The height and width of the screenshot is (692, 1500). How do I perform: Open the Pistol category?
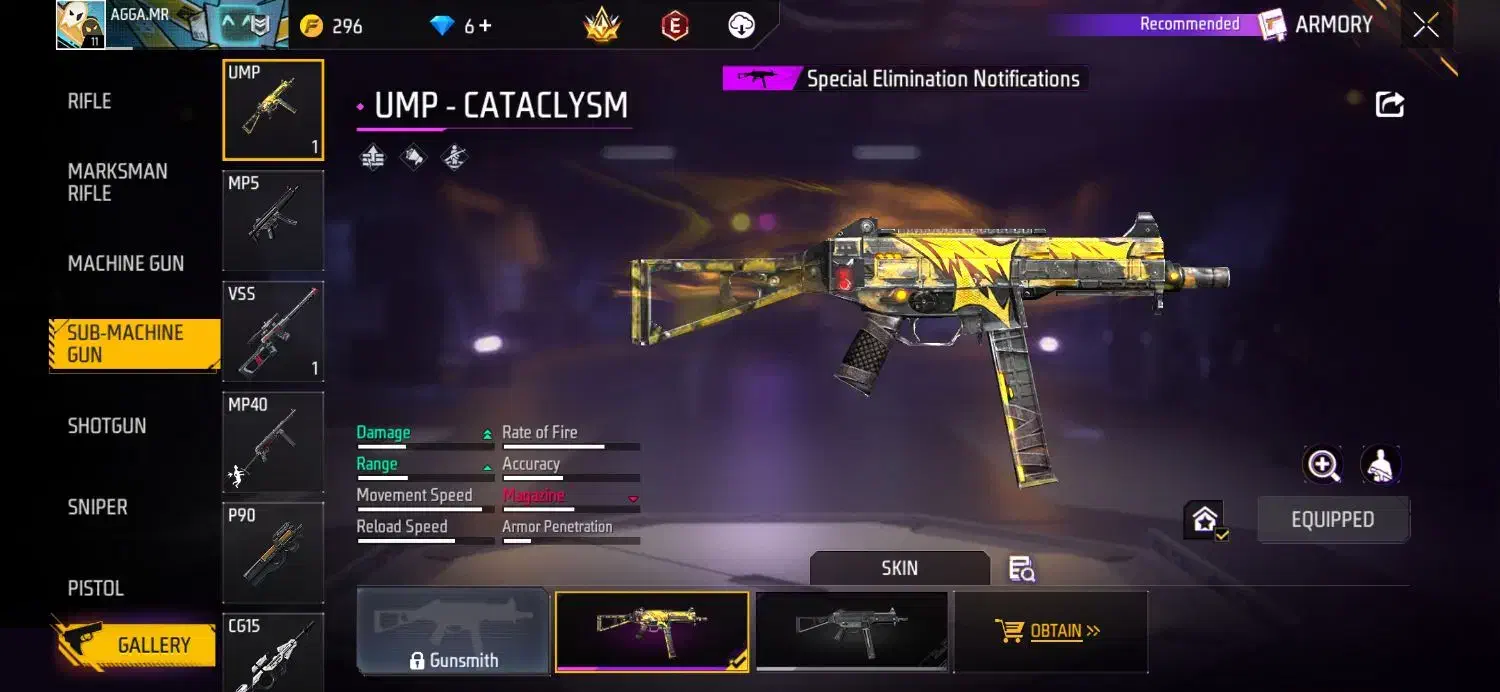(95, 588)
